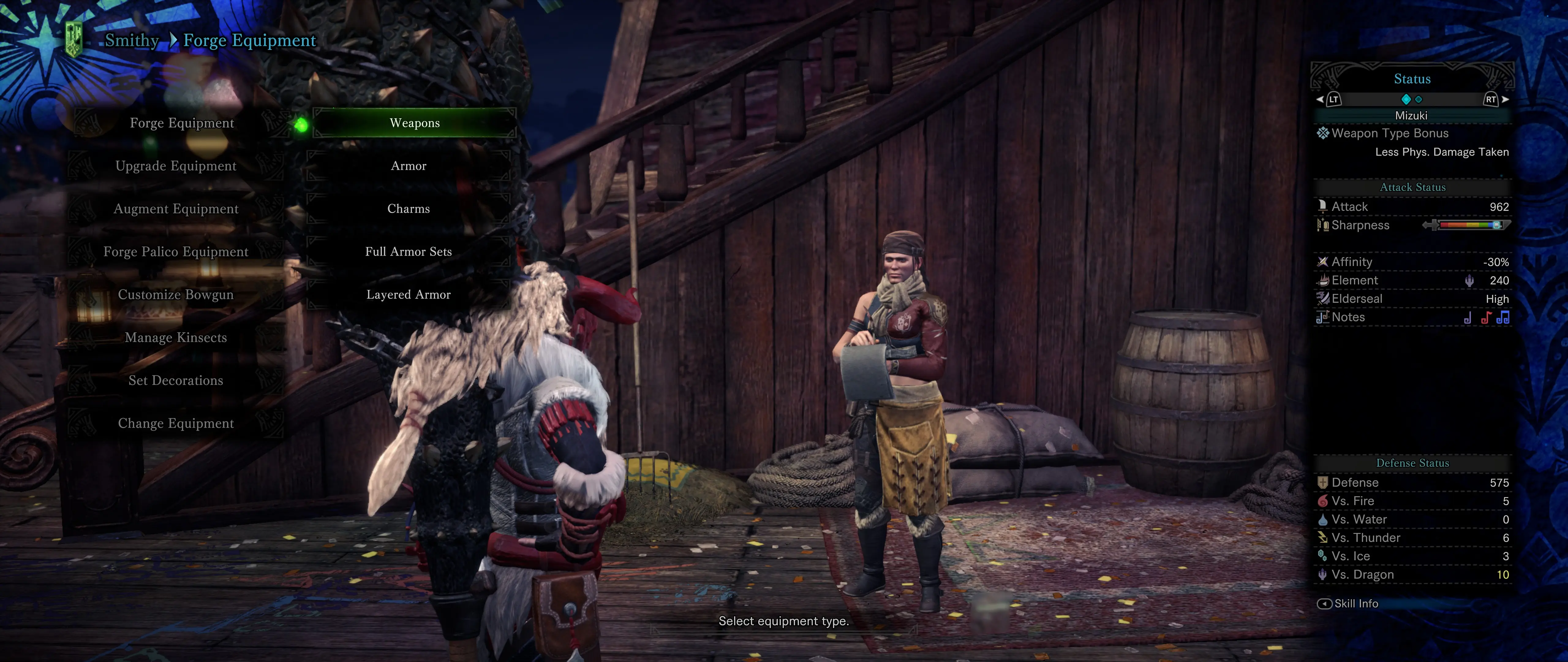Choose Augment Equipment
Screen dimensions: 1568x662
pos(175,209)
